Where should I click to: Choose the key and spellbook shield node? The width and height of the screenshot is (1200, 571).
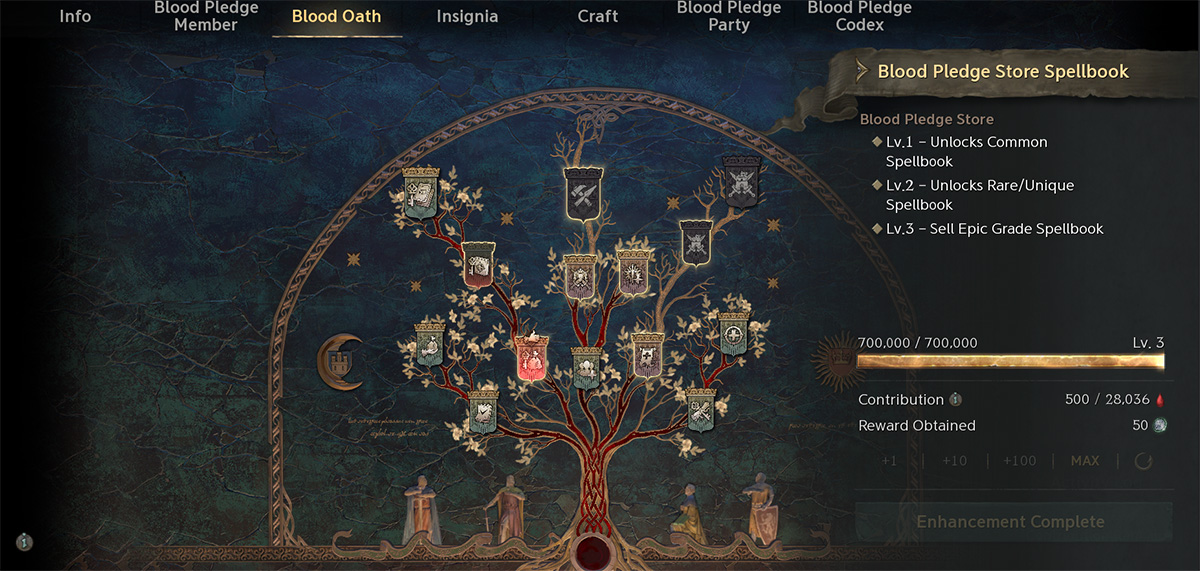tap(420, 191)
